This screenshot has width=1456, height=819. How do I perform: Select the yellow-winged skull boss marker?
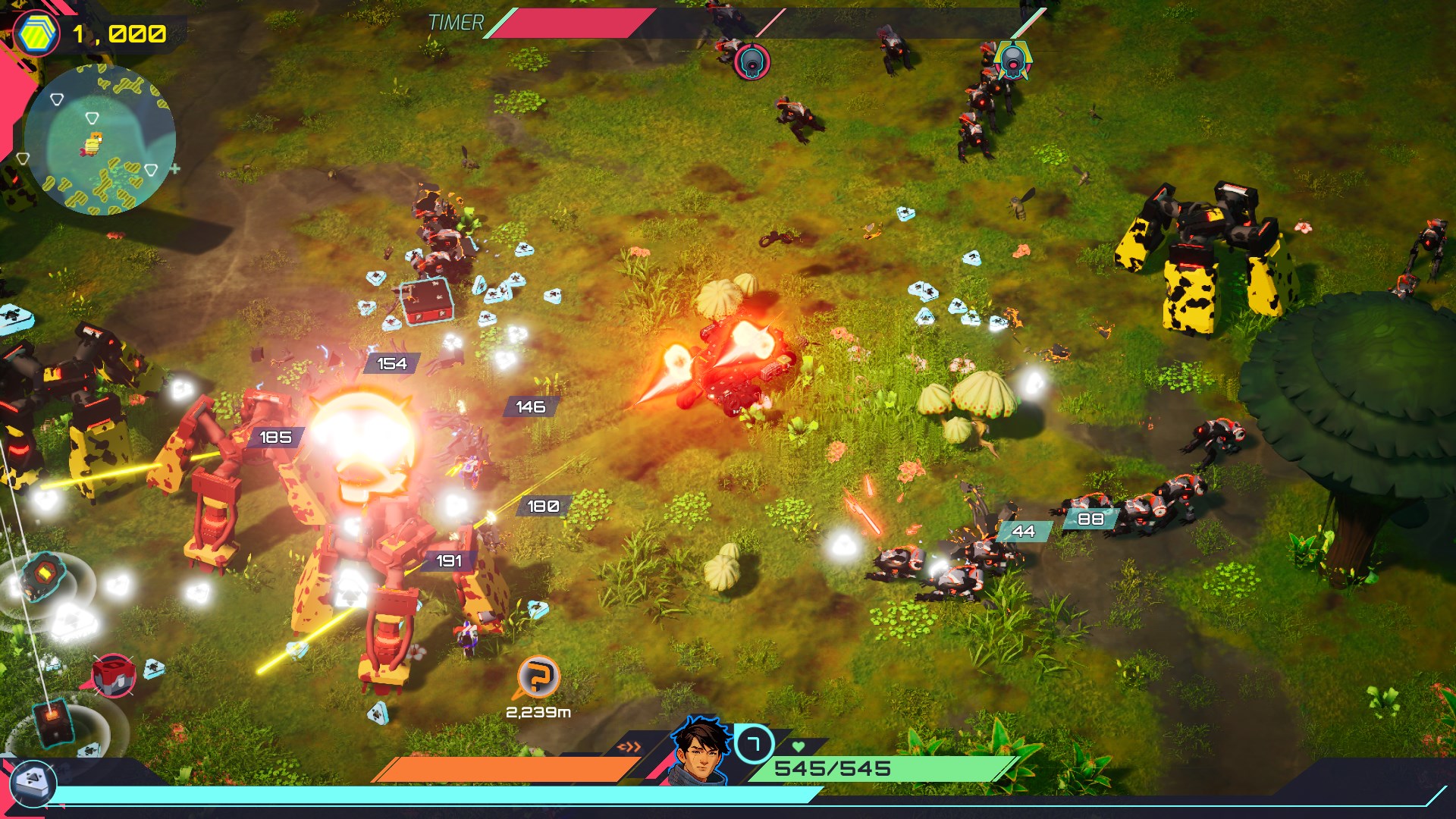coord(1012,60)
